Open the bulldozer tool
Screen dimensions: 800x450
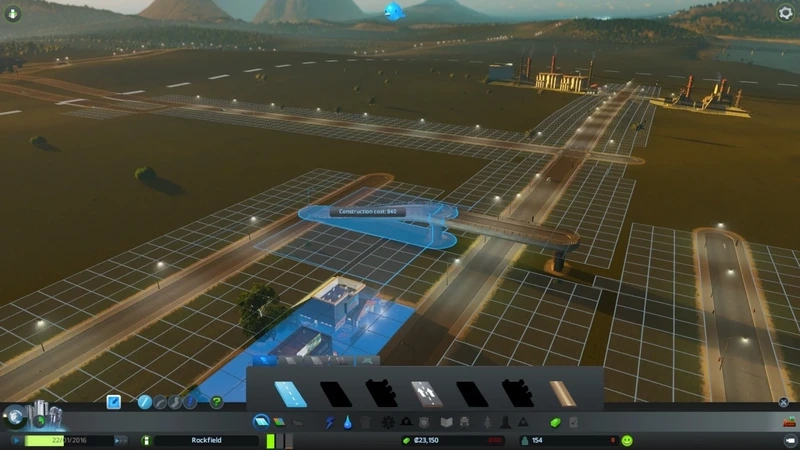pos(786,422)
